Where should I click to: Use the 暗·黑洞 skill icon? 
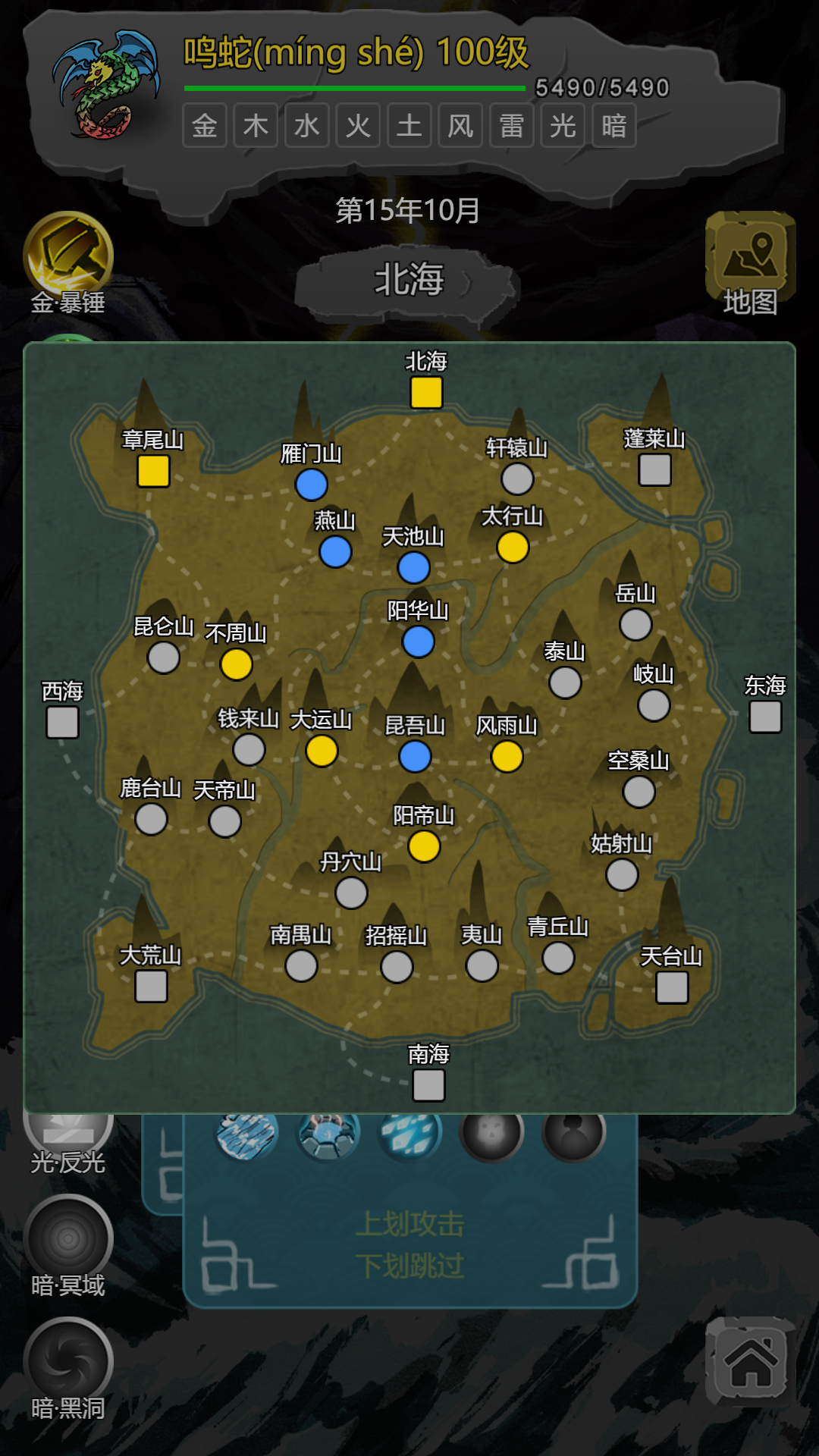point(68,1362)
